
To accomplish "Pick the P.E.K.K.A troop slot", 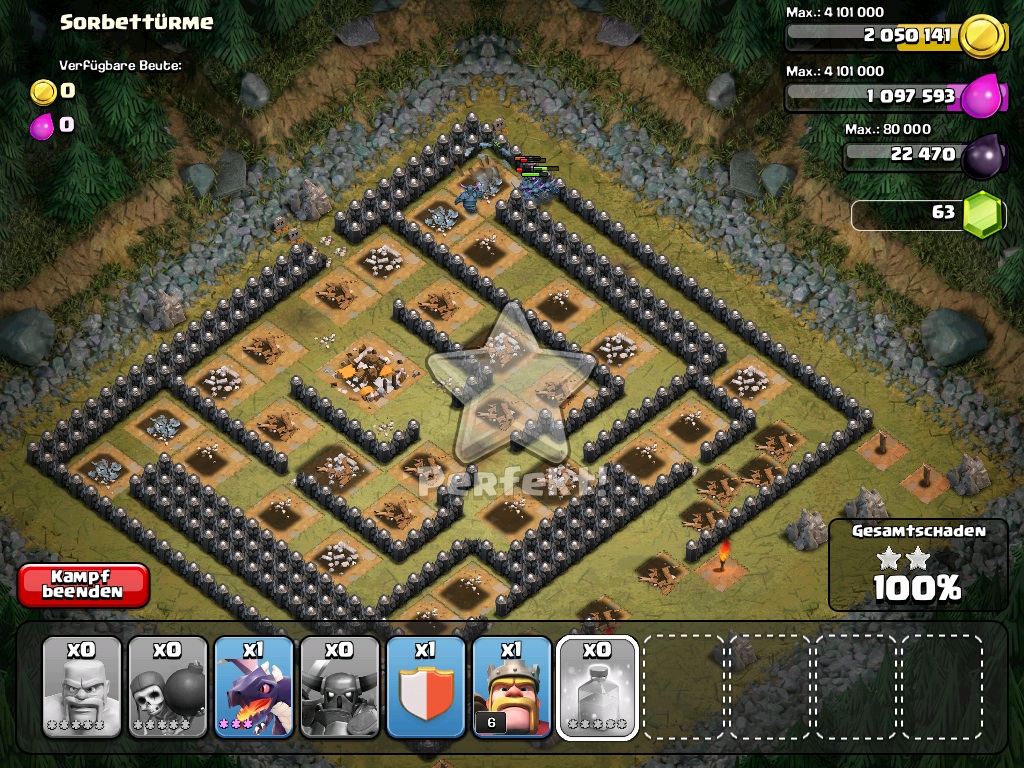I will tap(340, 687).
